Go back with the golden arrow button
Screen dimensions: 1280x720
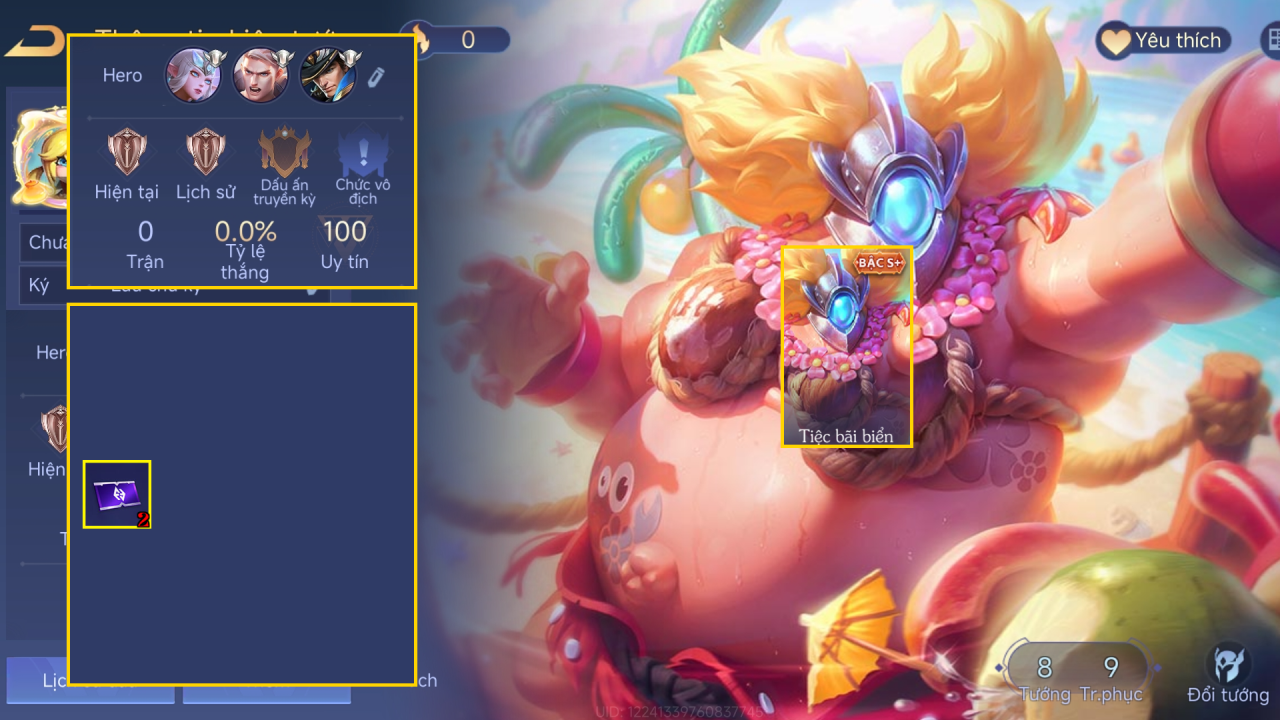[x=35, y=42]
